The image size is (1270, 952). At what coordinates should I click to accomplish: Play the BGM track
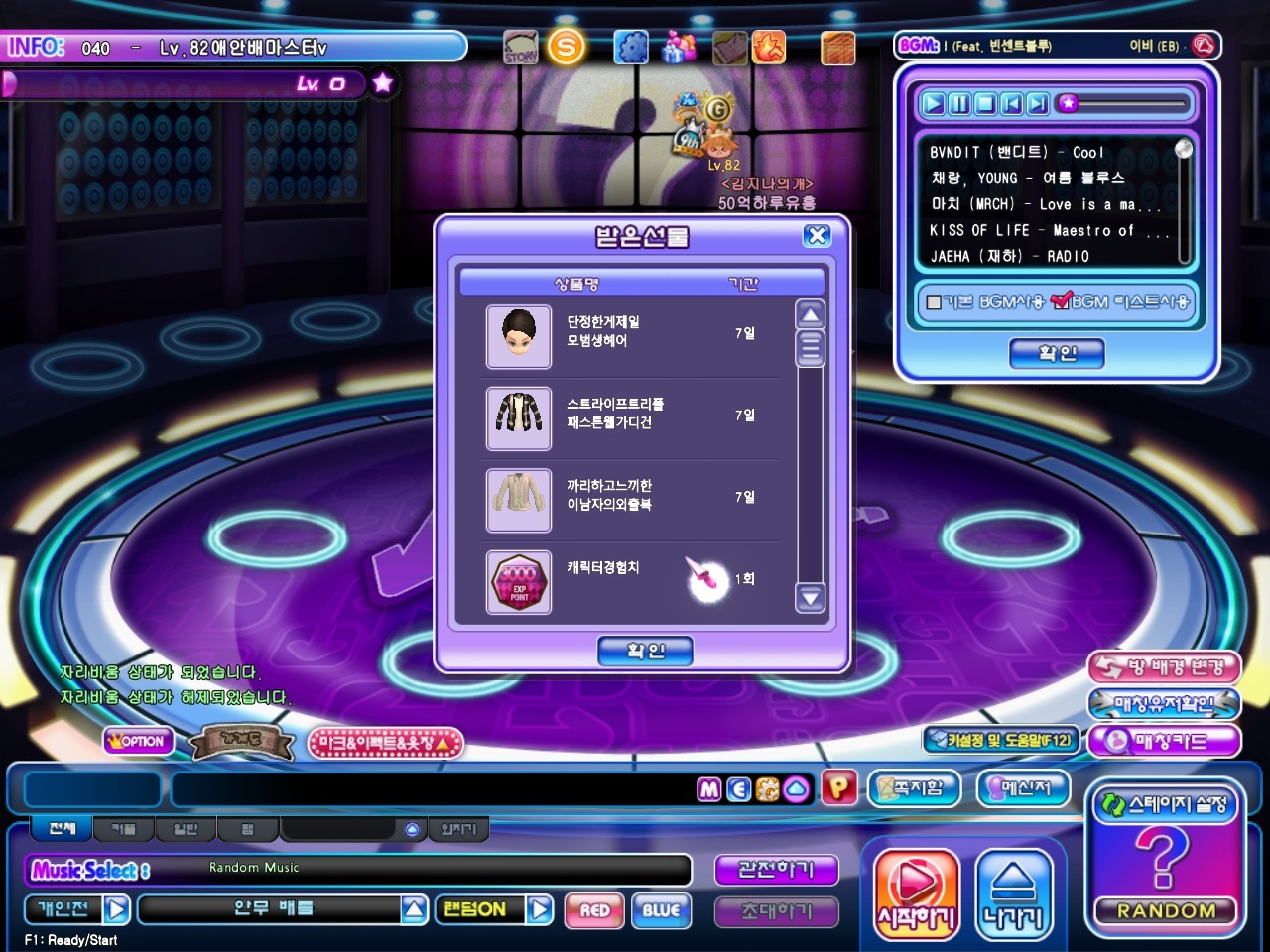(x=933, y=103)
